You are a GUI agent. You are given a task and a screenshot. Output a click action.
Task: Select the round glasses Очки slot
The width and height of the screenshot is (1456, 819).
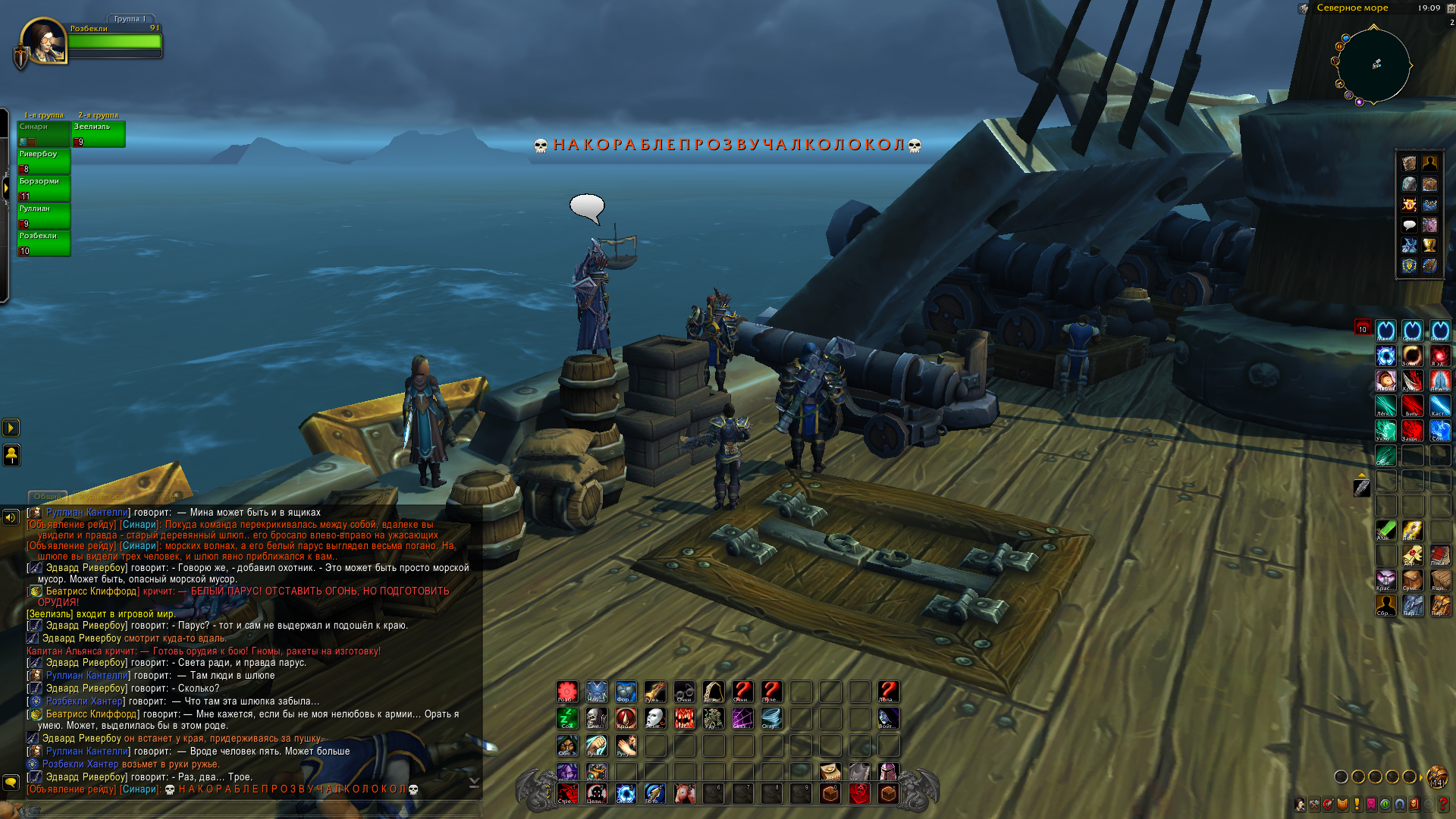tap(684, 691)
